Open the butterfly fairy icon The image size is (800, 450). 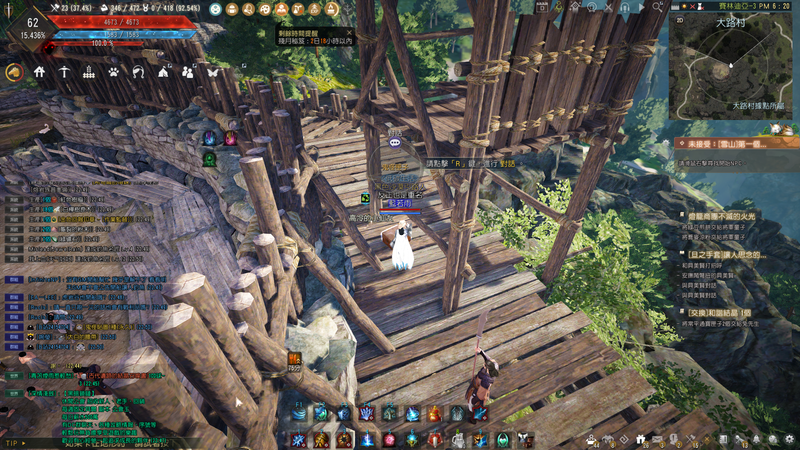pos(212,72)
